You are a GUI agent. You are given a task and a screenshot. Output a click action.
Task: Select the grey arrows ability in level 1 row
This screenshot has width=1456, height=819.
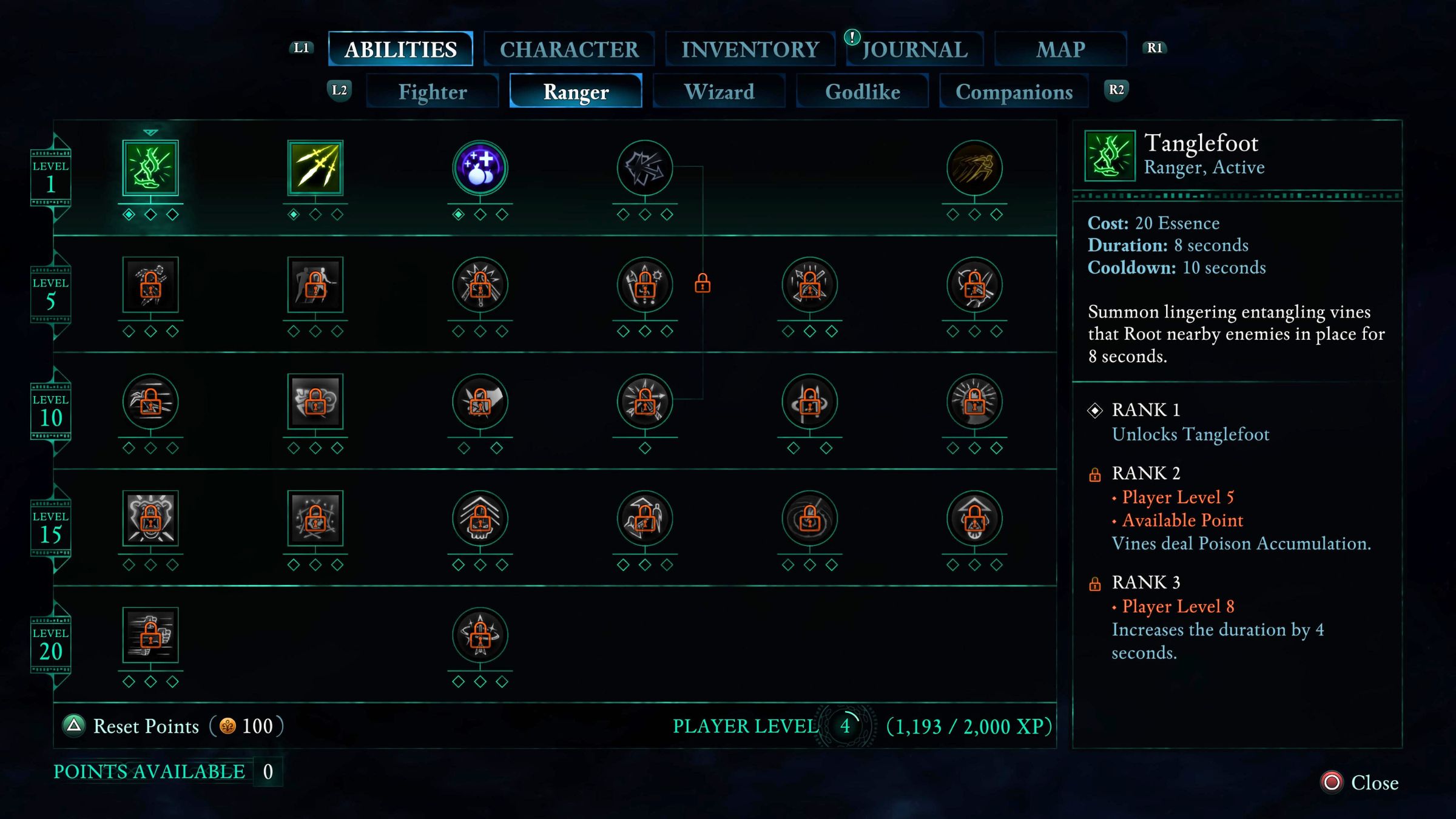click(645, 168)
